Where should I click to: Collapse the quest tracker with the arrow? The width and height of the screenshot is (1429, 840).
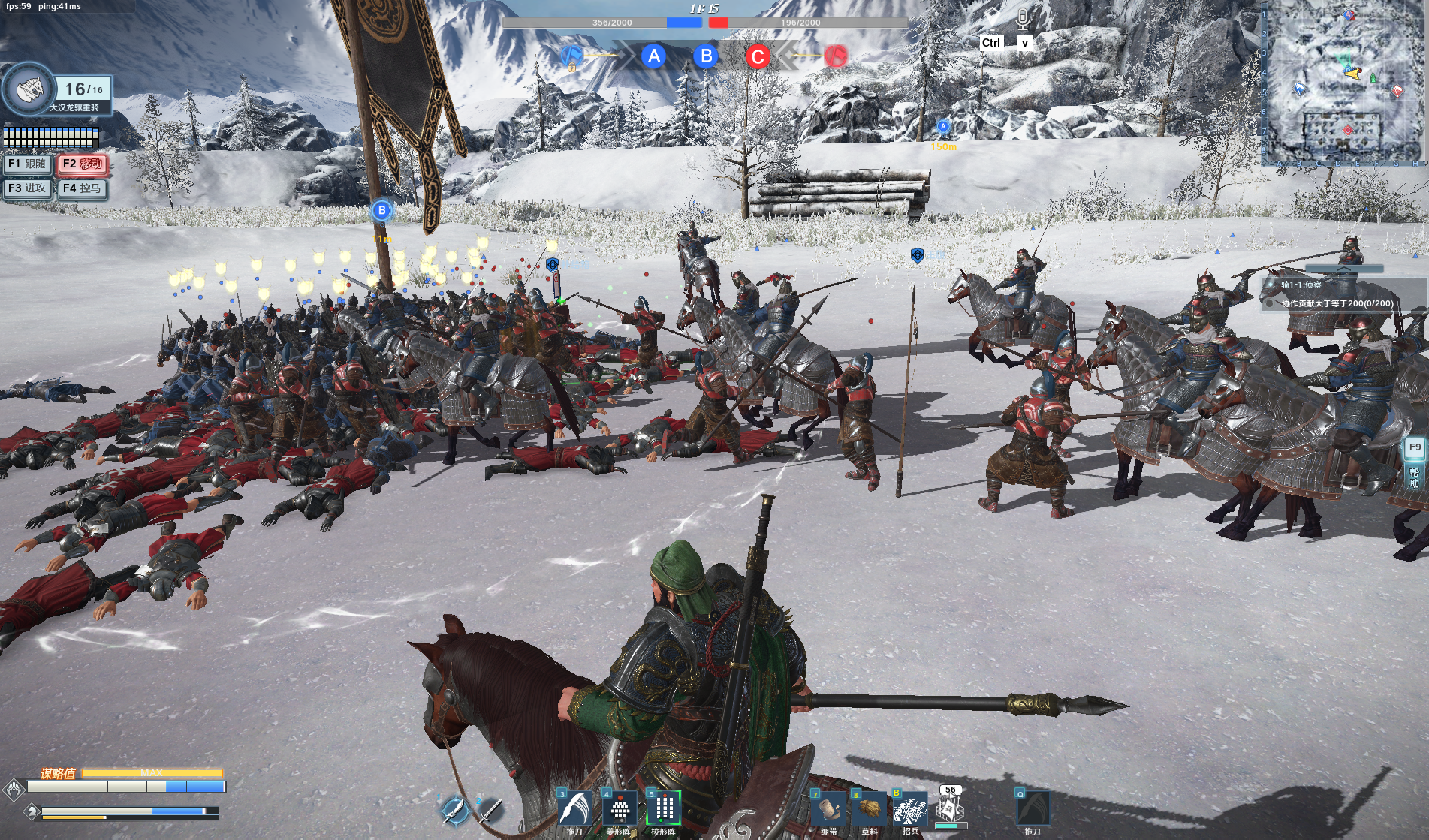coord(1343,269)
